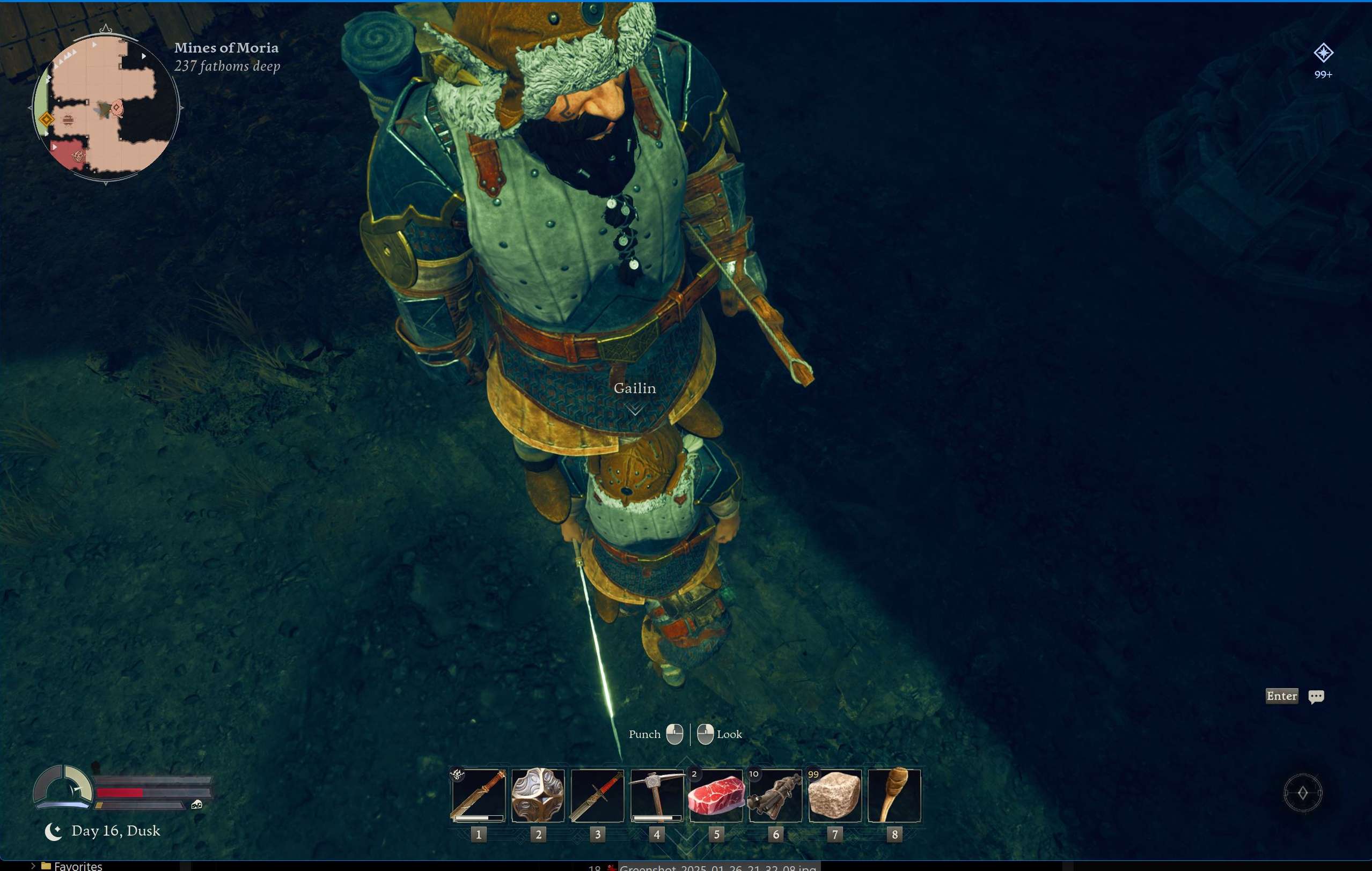Select the torch bundle slot

[775, 795]
